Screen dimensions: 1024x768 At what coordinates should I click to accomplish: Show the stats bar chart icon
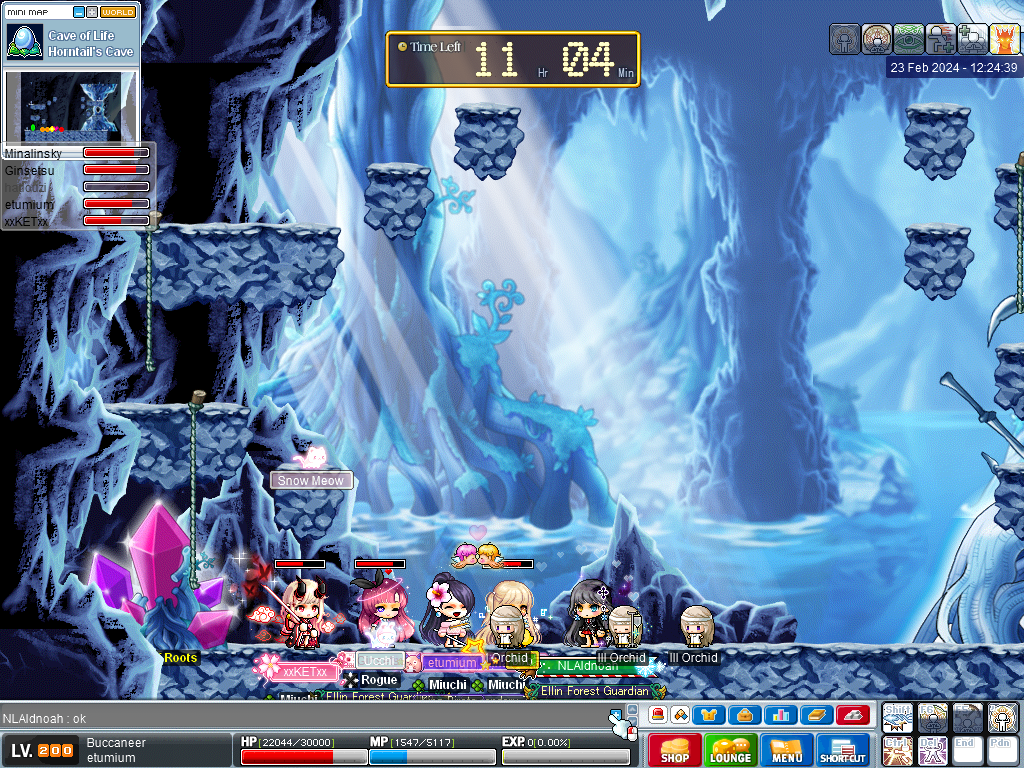[779, 714]
